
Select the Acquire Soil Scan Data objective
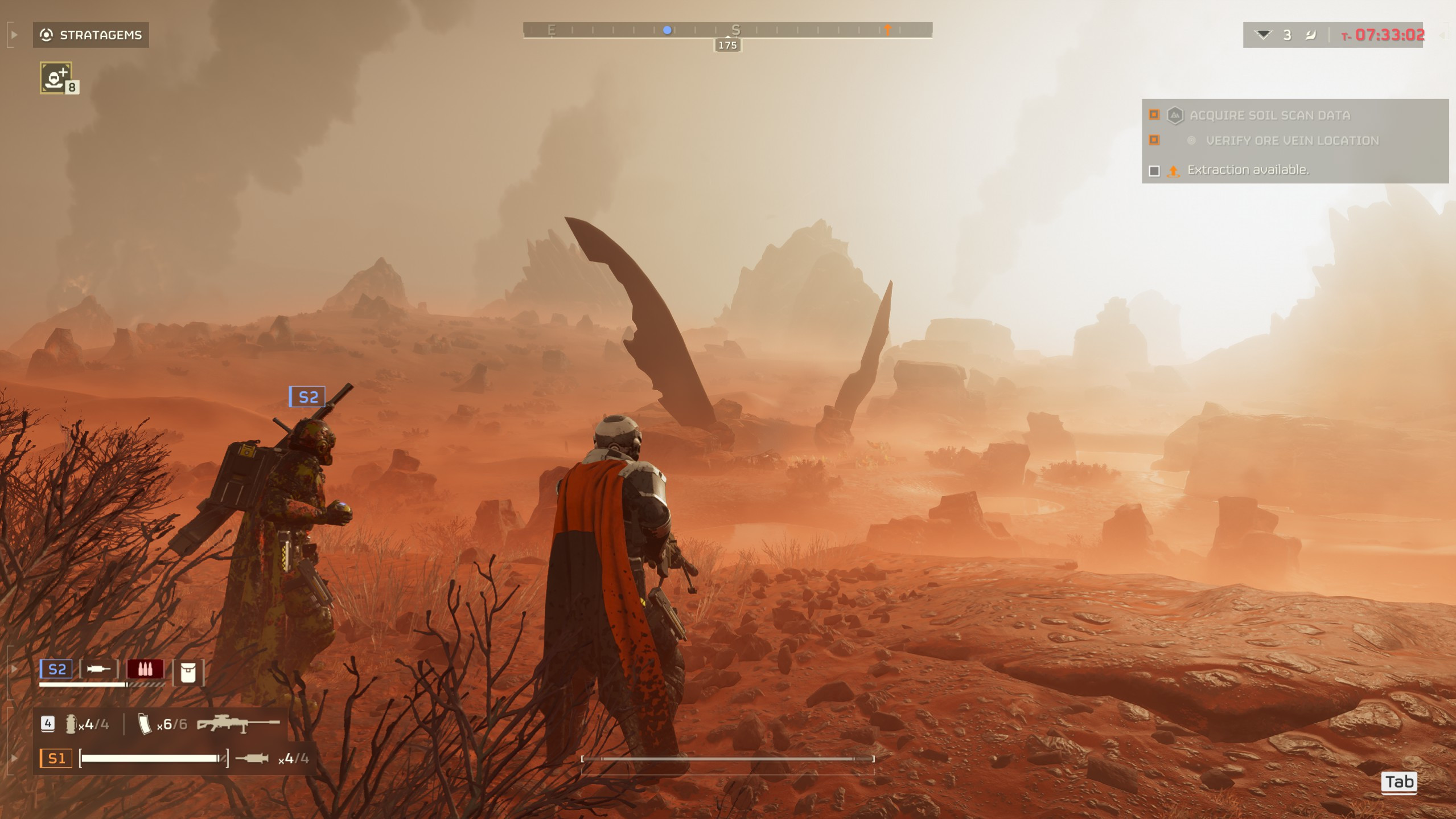point(1269,116)
